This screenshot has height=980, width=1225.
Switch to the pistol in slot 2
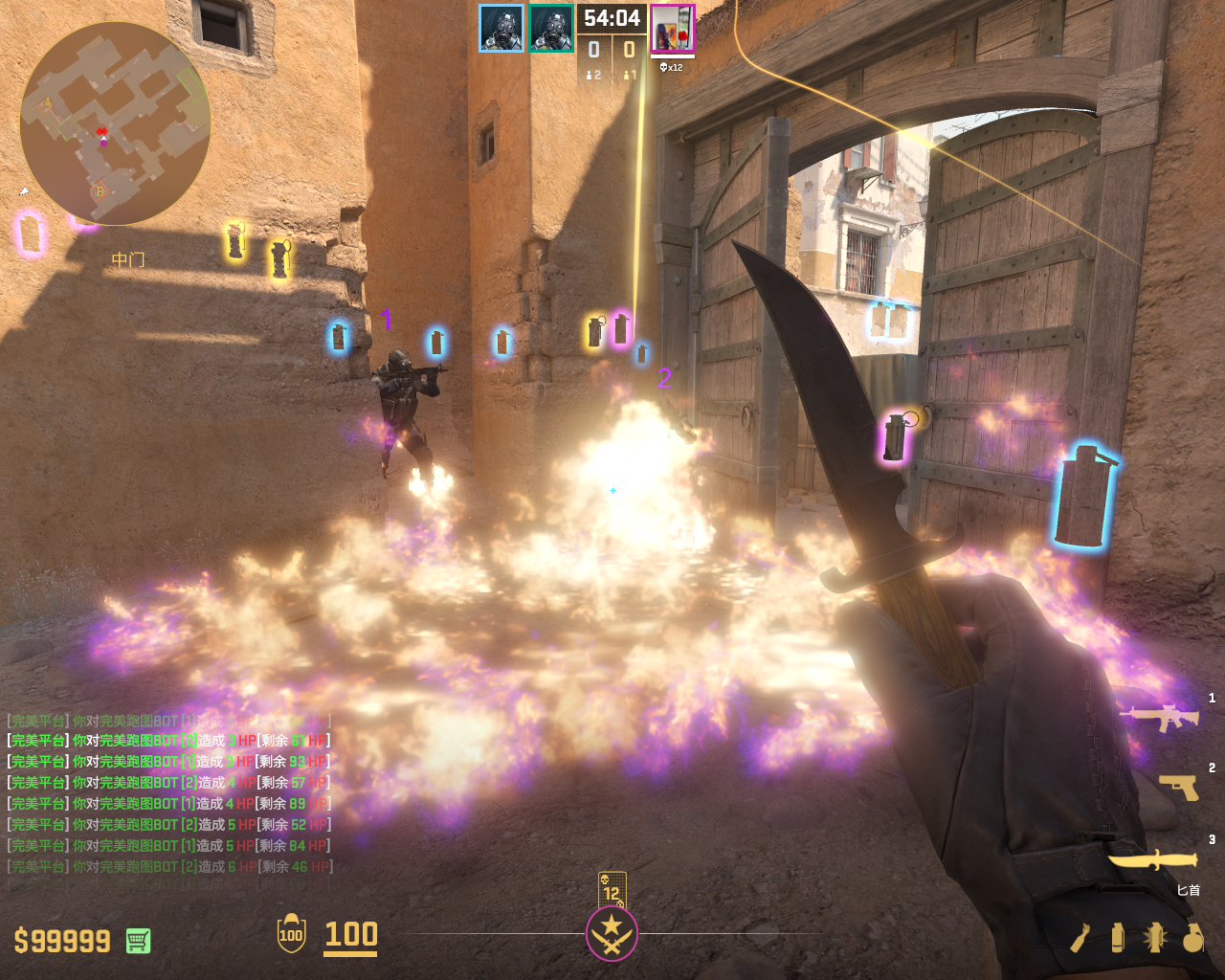(1179, 787)
